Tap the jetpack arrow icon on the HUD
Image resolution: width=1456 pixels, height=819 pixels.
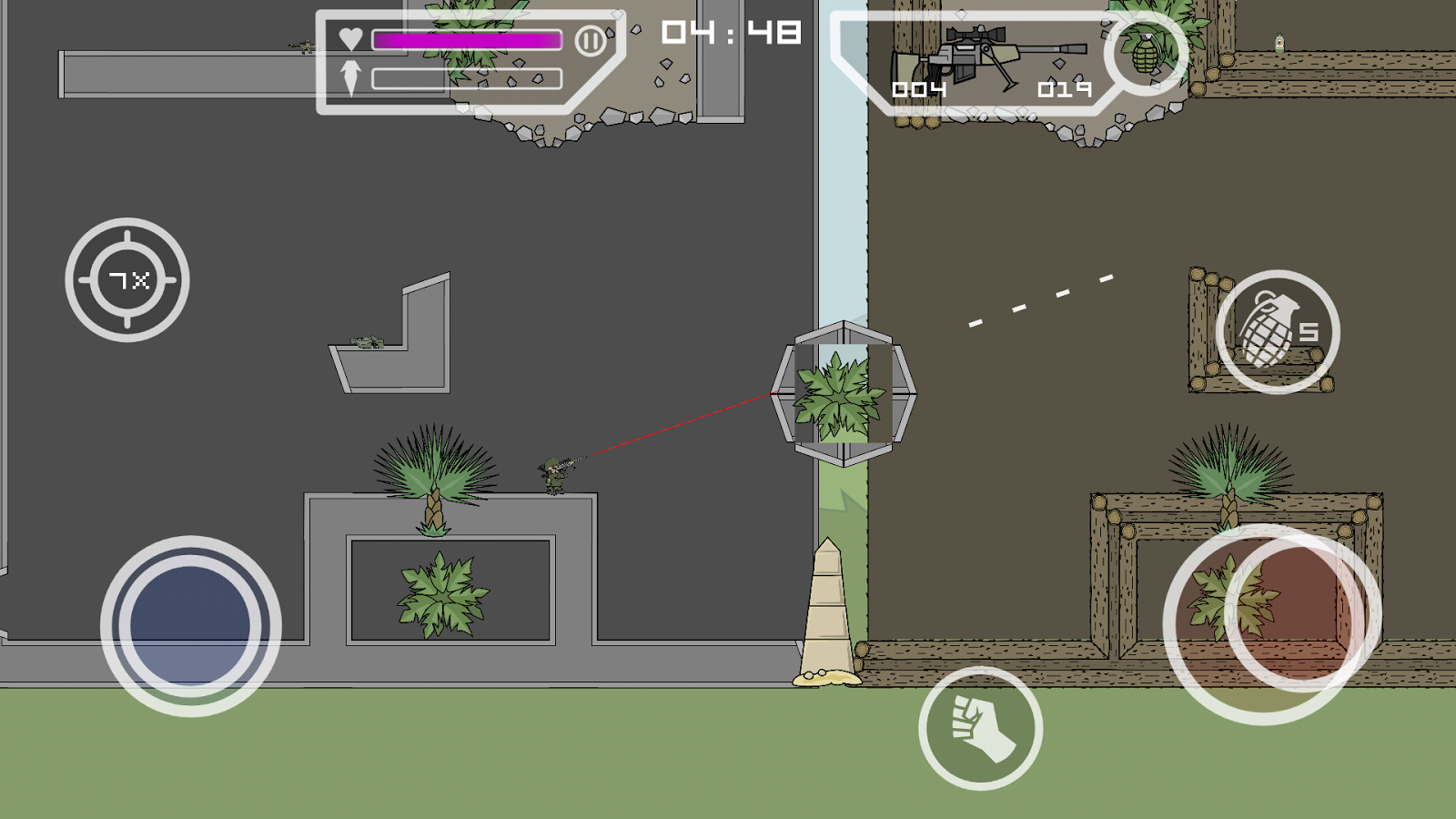coord(350,75)
